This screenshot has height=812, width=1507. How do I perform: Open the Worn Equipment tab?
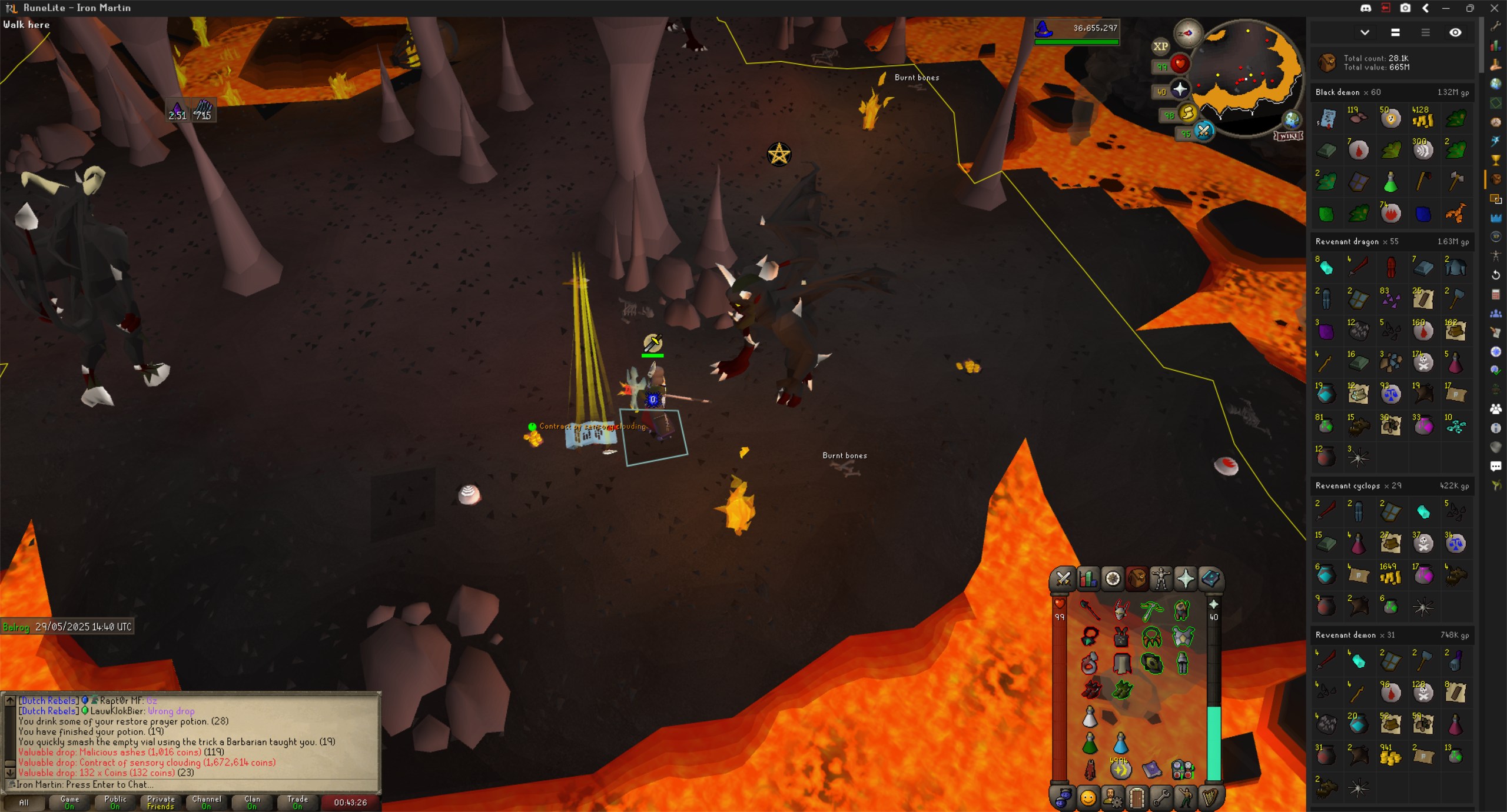(1161, 579)
